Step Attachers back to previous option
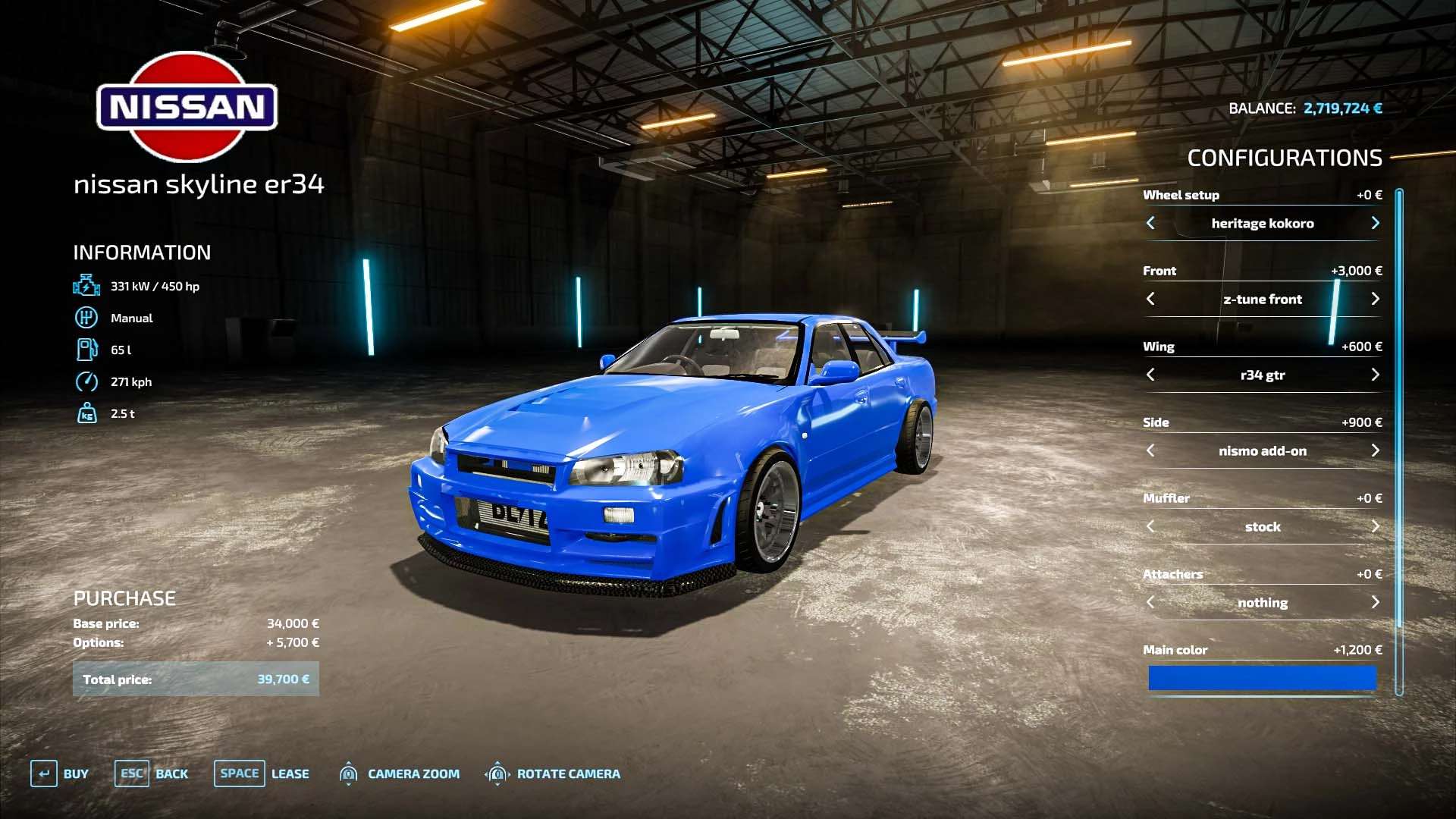Viewport: 1456px width, 819px height. click(1150, 602)
